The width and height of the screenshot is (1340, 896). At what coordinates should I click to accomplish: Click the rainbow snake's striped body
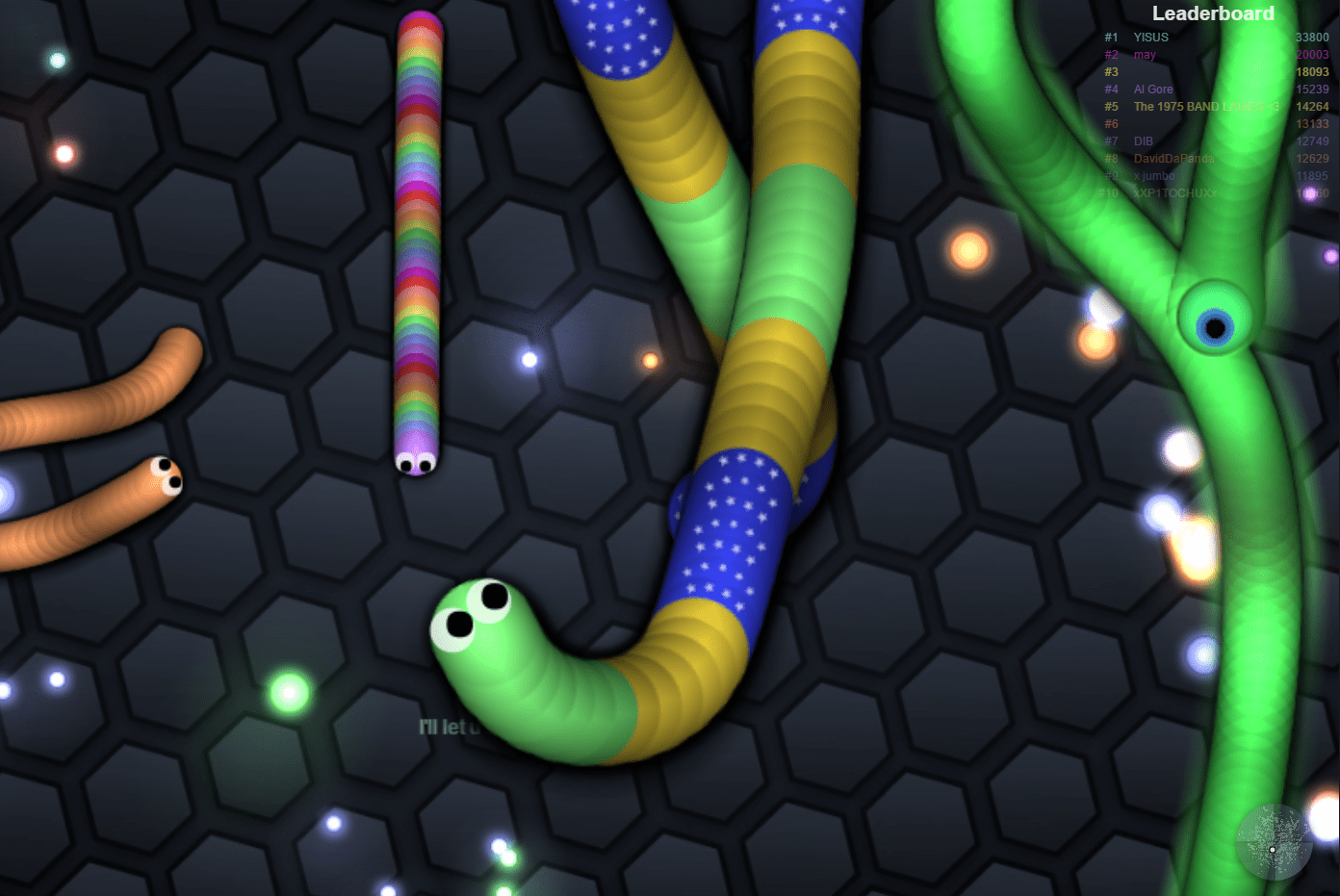[418, 241]
